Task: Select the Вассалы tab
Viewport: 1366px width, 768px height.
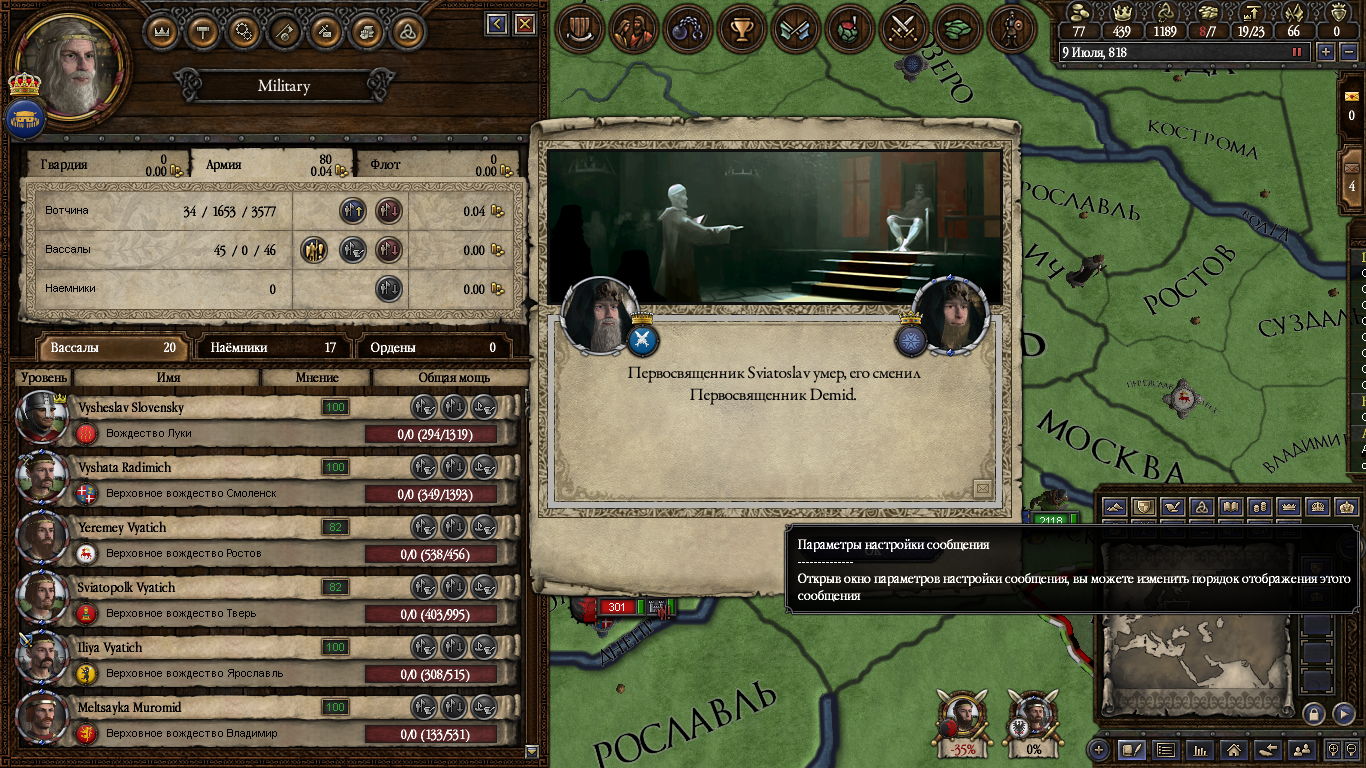Action: 111,348
